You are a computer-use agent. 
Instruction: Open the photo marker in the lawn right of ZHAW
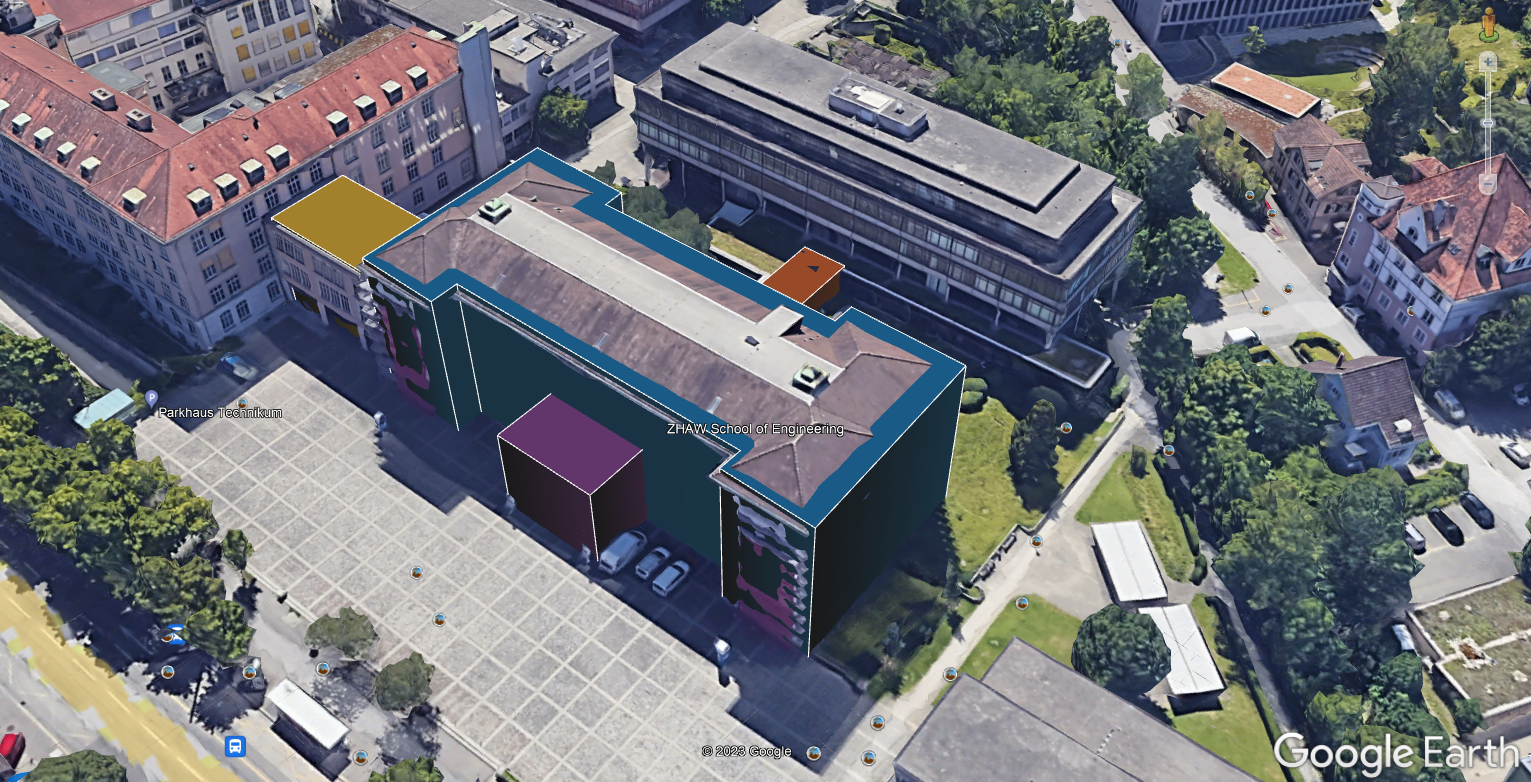click(1066, 427)
